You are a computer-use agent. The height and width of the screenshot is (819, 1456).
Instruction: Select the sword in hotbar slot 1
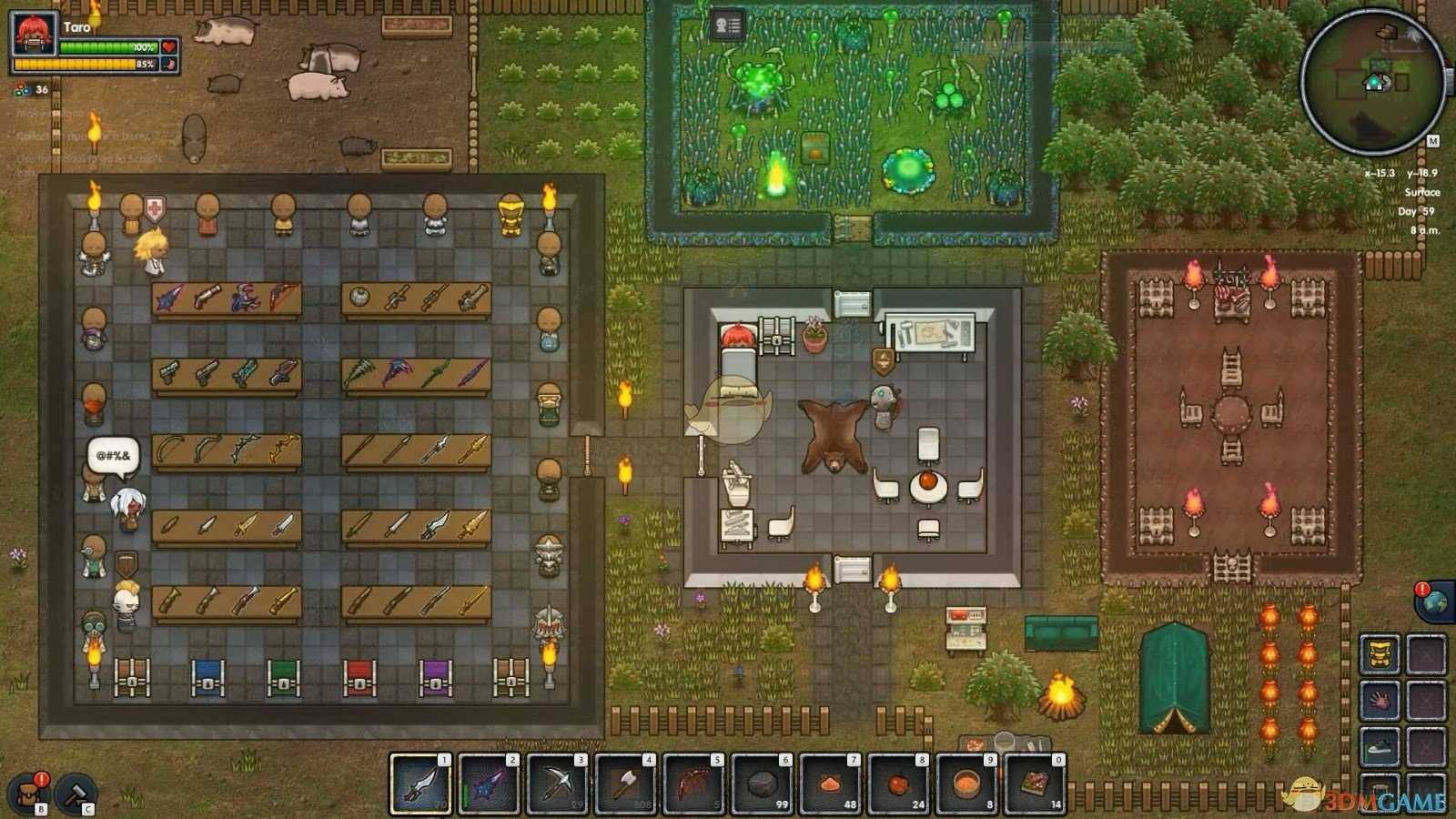coord(420,784)
